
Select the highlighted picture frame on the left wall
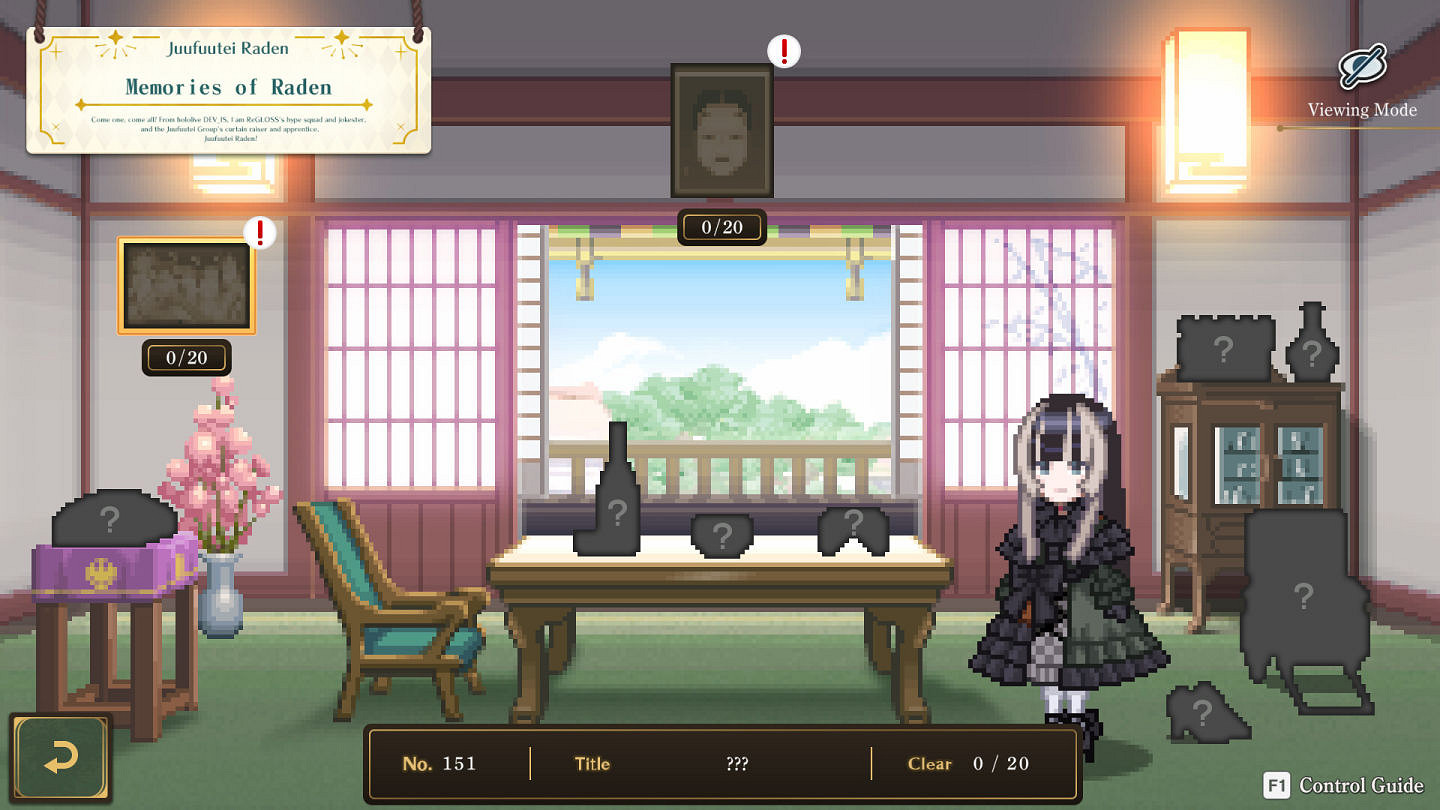tap(185, 283)
